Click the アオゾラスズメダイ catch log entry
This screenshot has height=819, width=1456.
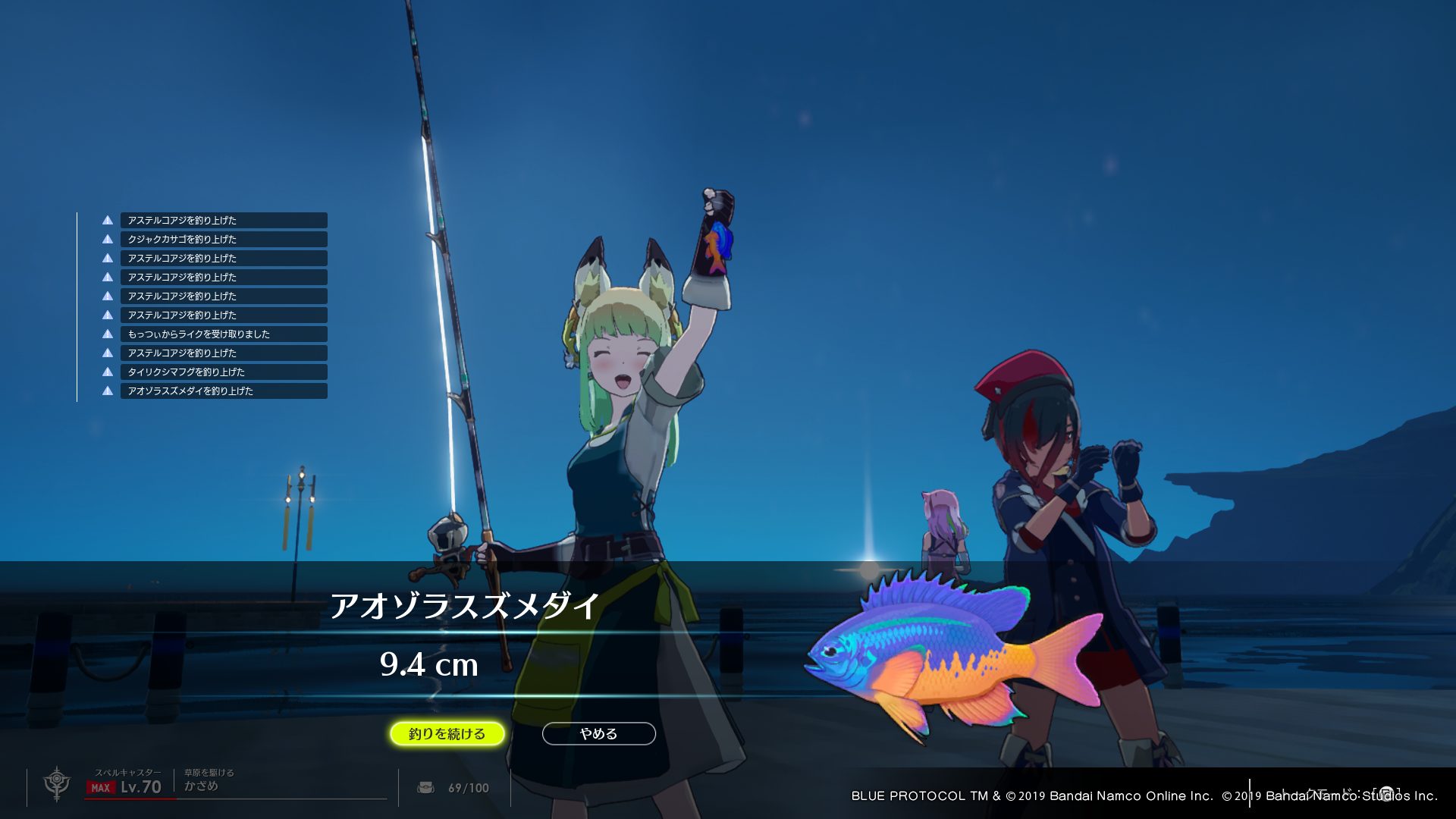[x=223, y=391]
